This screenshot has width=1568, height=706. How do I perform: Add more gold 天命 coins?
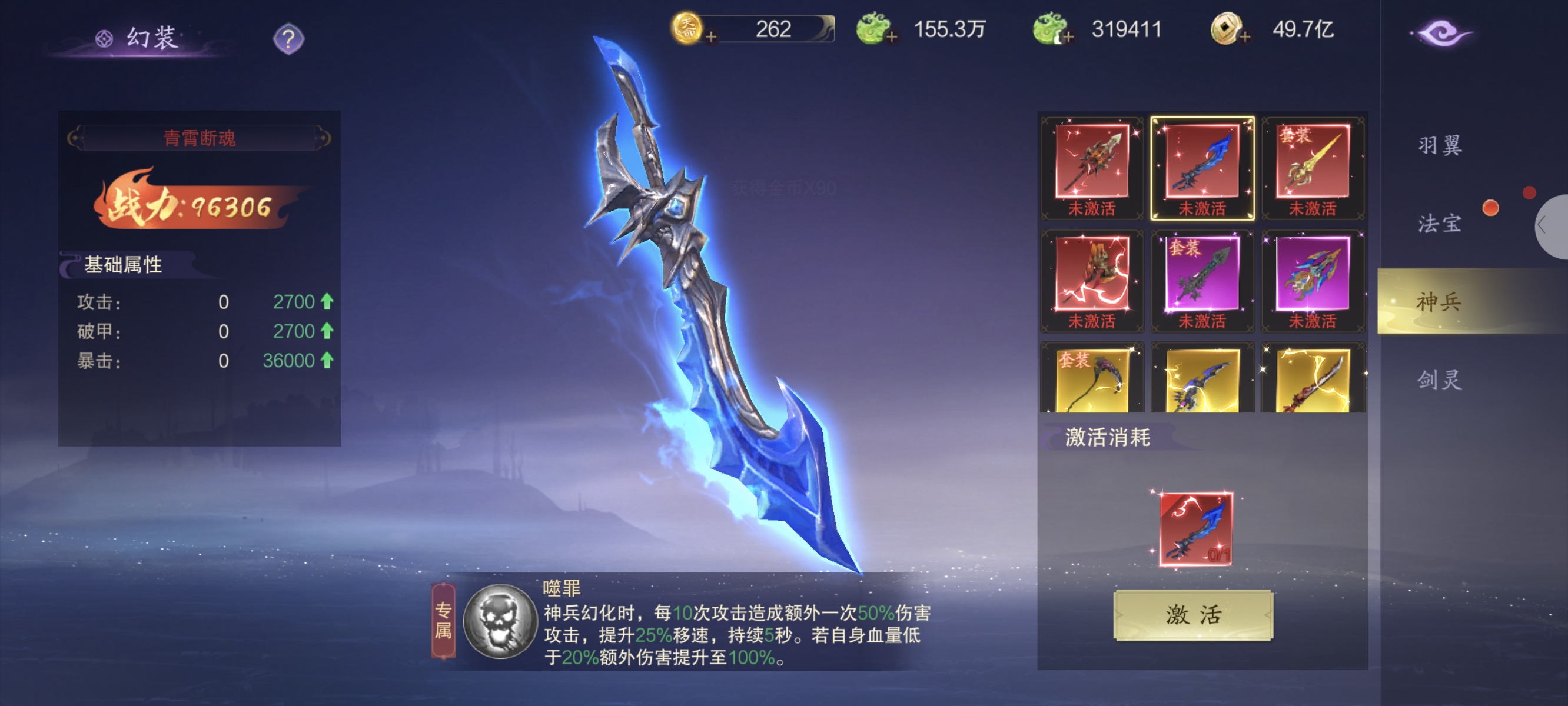coord(710,36)
